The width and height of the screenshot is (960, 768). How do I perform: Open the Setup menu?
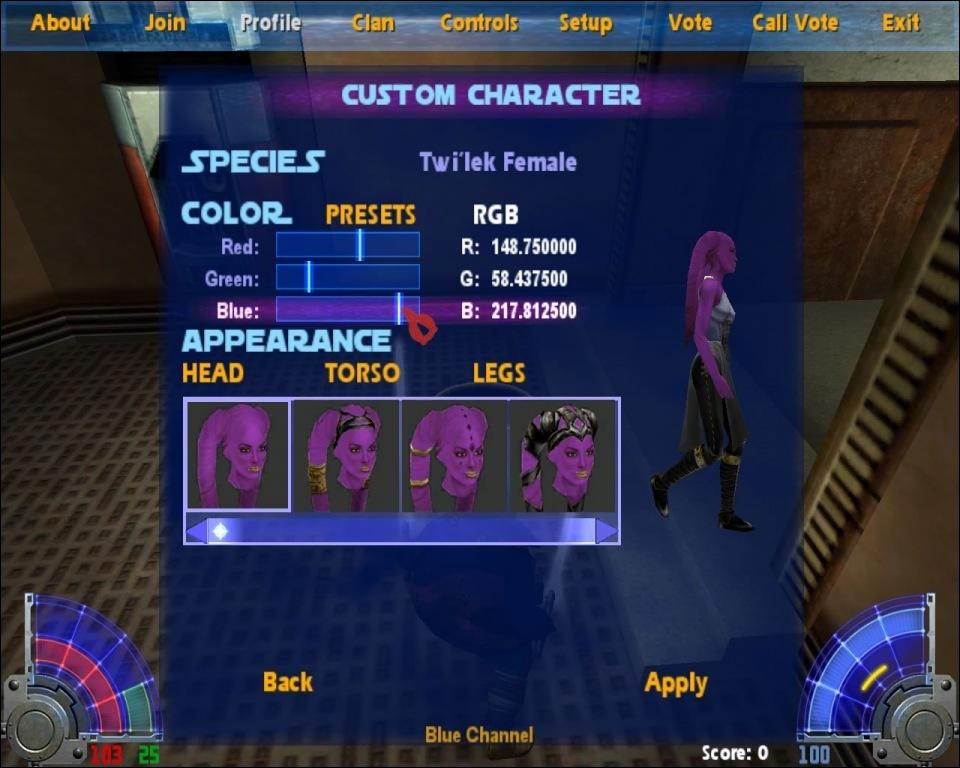click(585, 22)
